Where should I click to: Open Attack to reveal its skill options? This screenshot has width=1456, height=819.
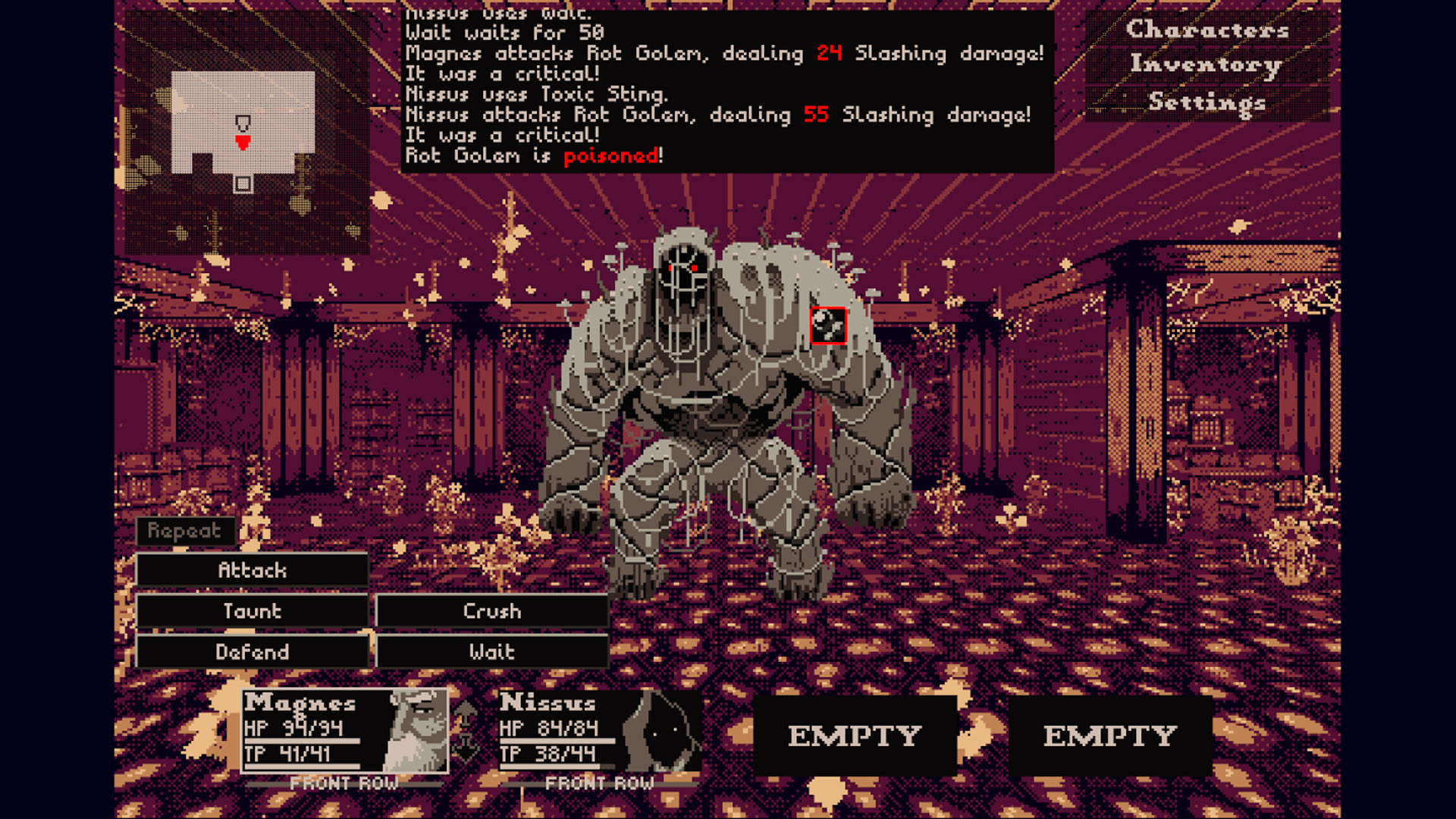(x=253, y=570)
